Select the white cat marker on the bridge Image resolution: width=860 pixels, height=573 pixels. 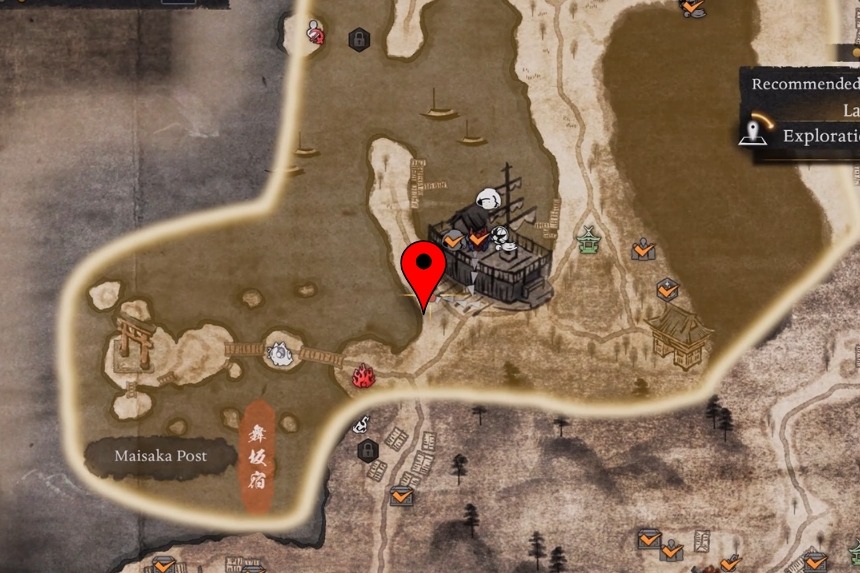(279, 351)
